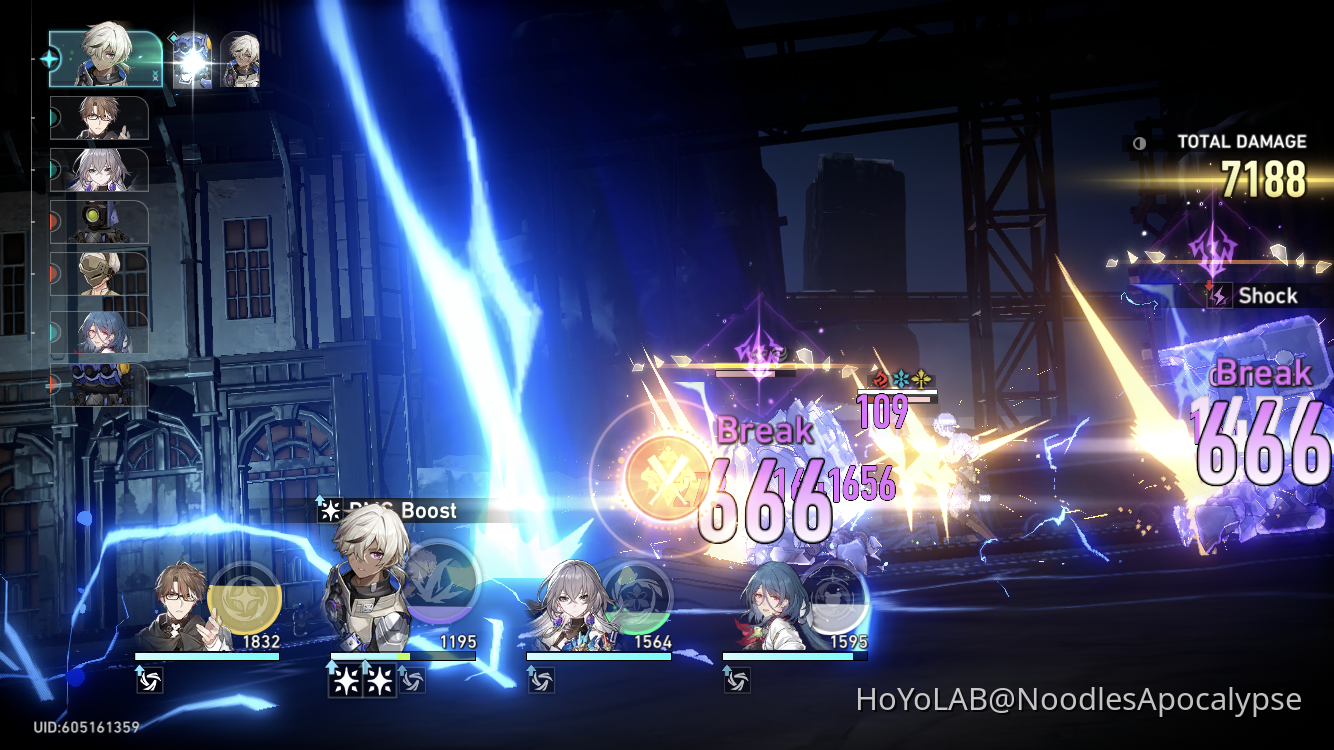Activate Welt's golden ultimate icon

[x=243, y=597]
